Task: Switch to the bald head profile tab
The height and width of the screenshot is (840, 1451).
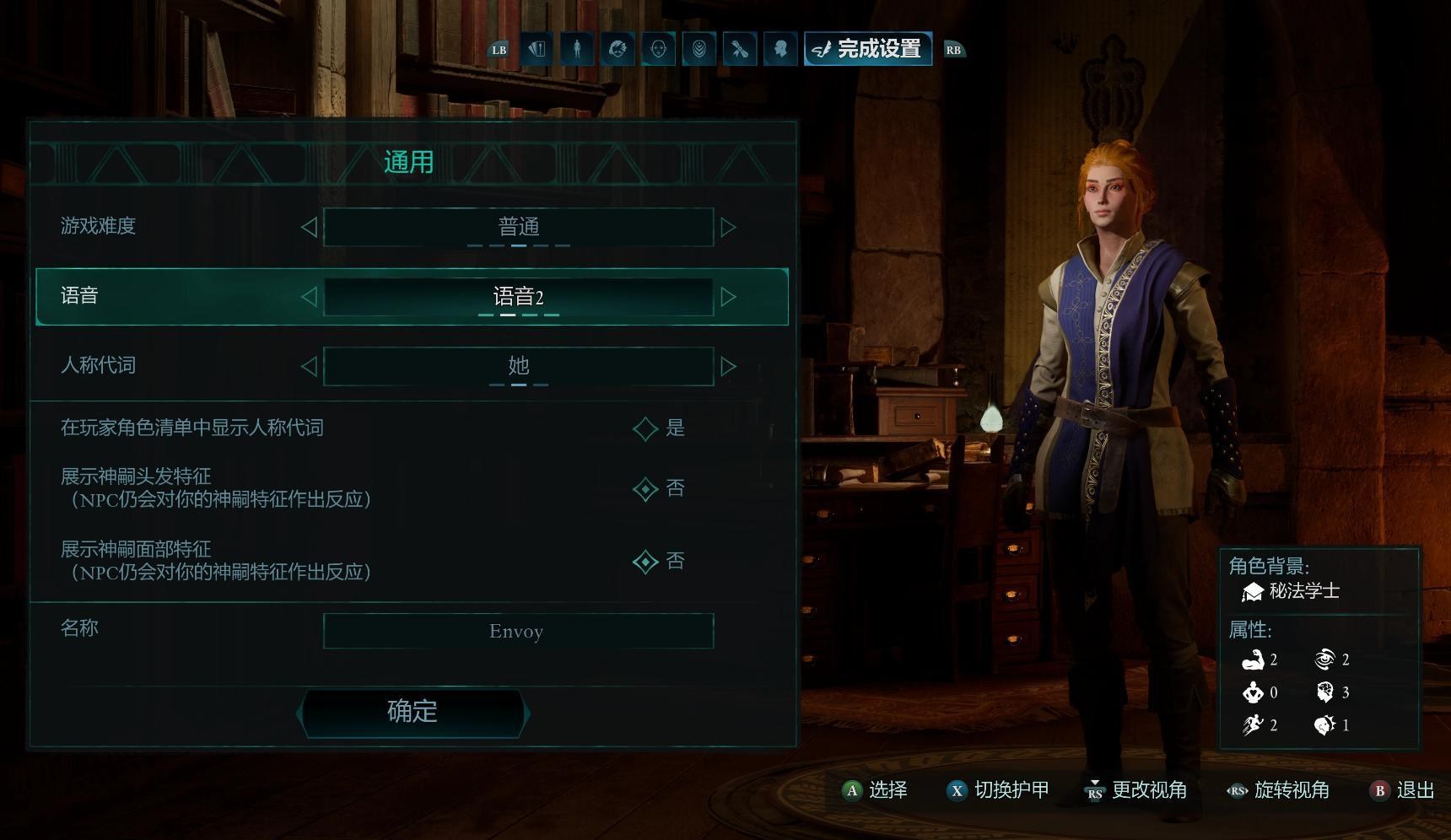Action: 780,49
